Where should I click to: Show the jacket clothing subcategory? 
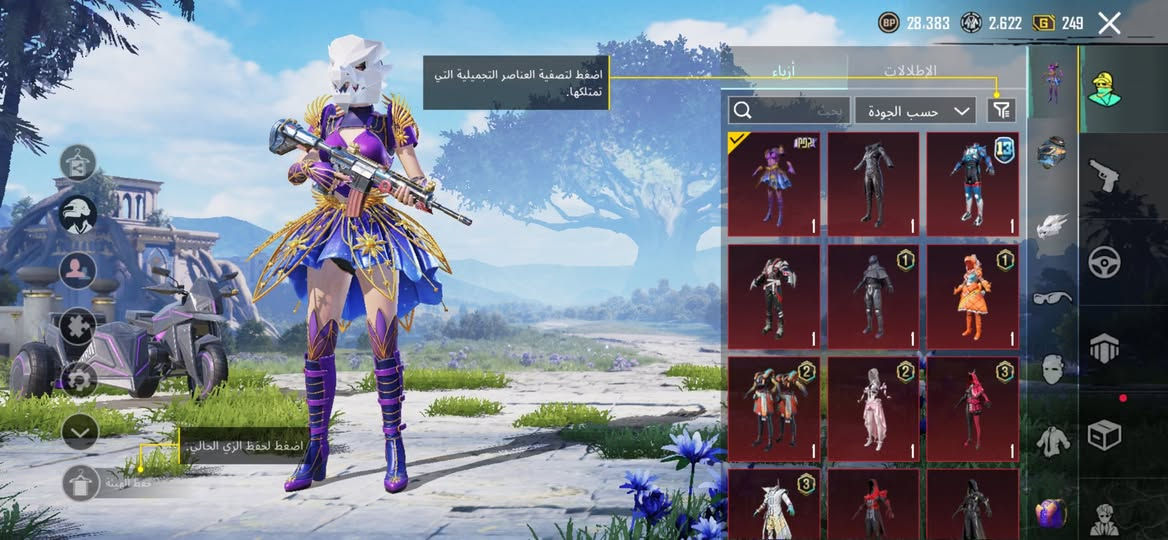(x=1052, y=439)
